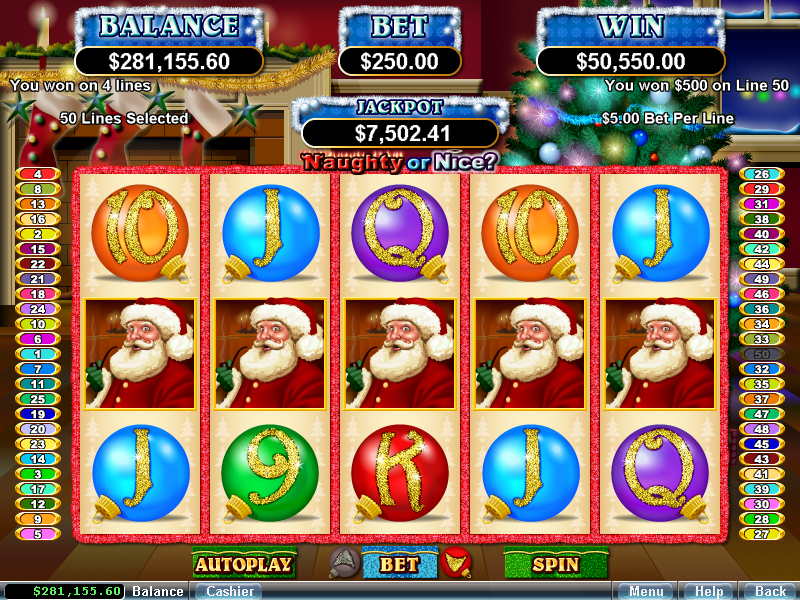The height and width of the screenshot is (600, 800).
Task: Pick payline number 1 marker
Action: click(38, 354)
